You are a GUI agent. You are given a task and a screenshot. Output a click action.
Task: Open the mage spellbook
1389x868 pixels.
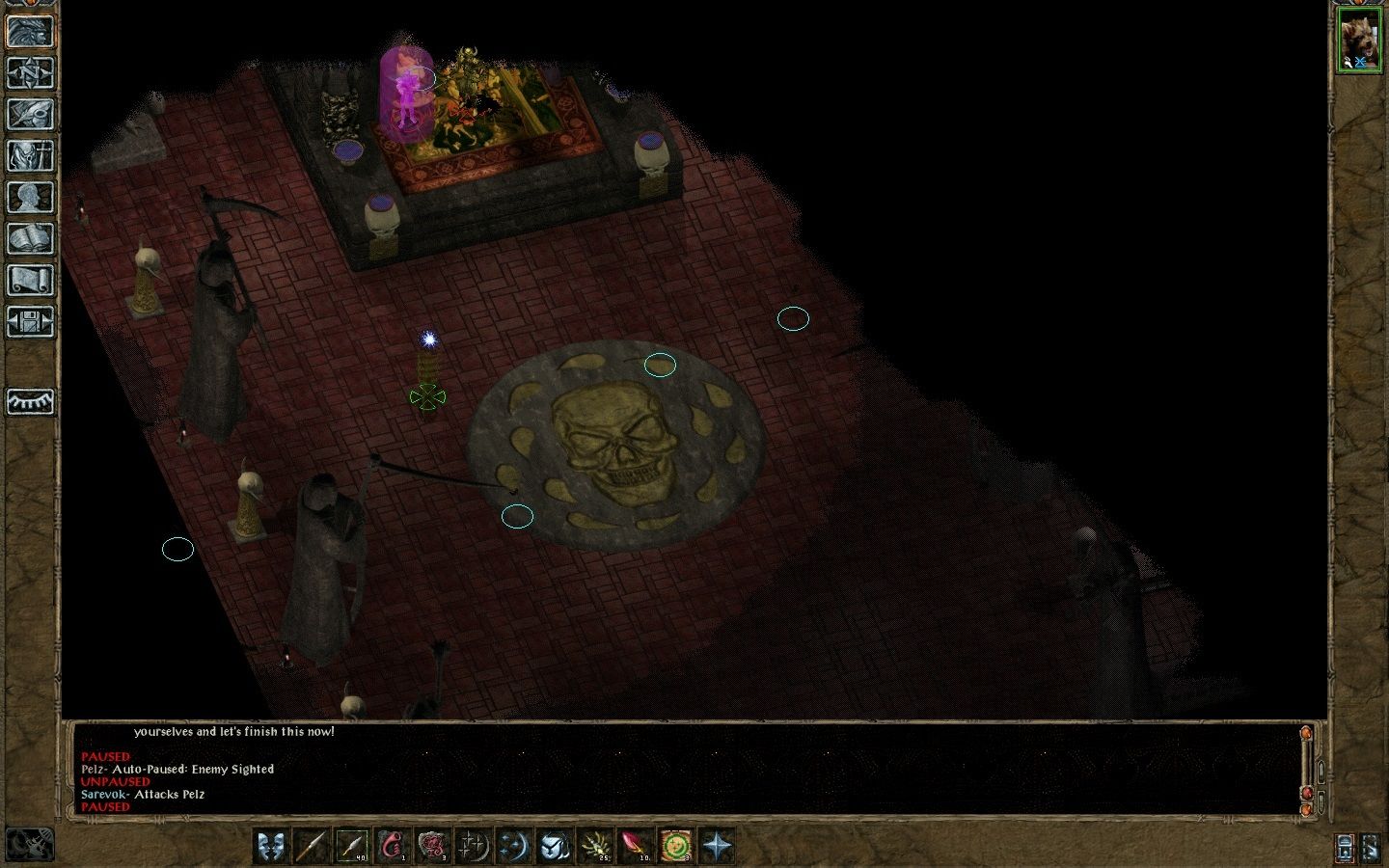click(x=30, y=238)
